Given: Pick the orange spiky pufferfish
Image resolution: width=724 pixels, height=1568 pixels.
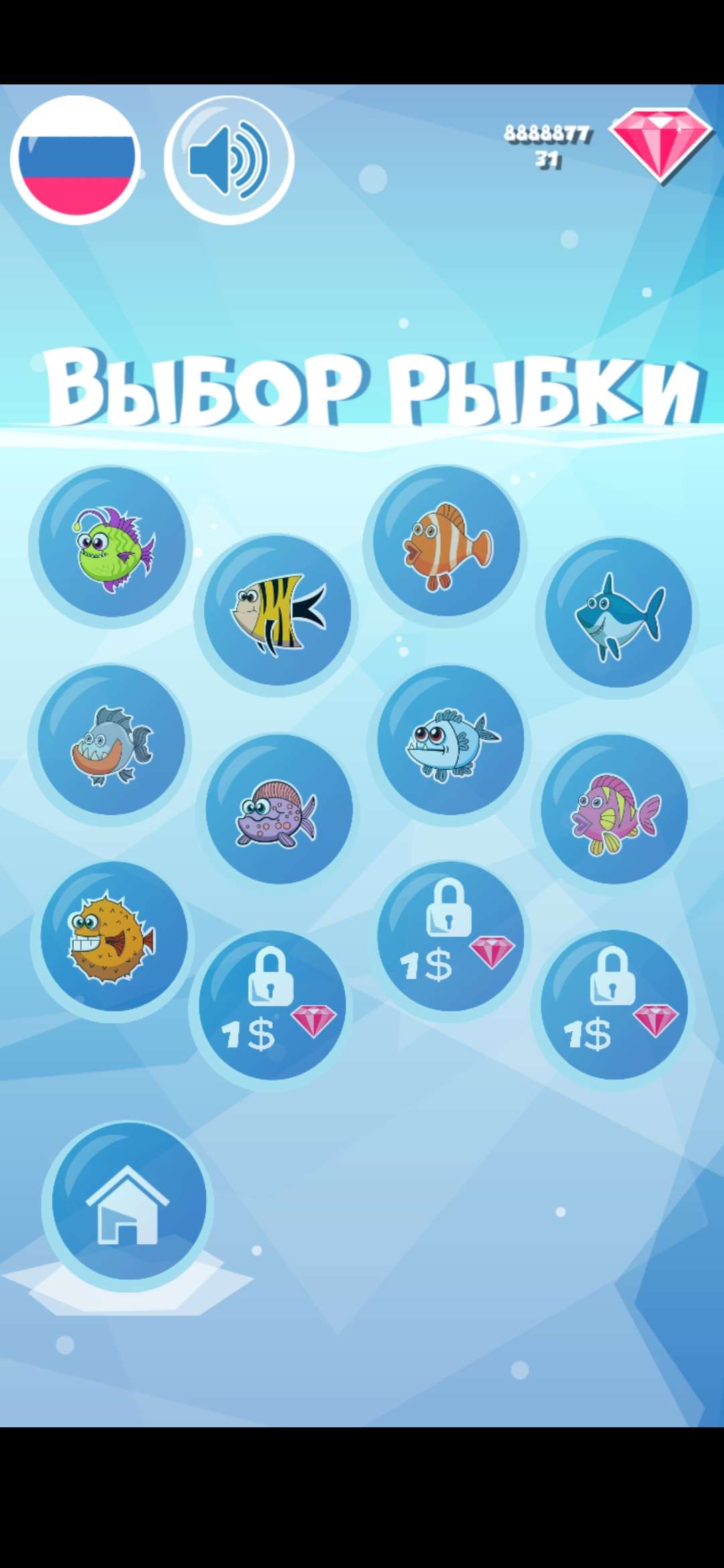Looking at the screenshot, I should click(113, 938).
